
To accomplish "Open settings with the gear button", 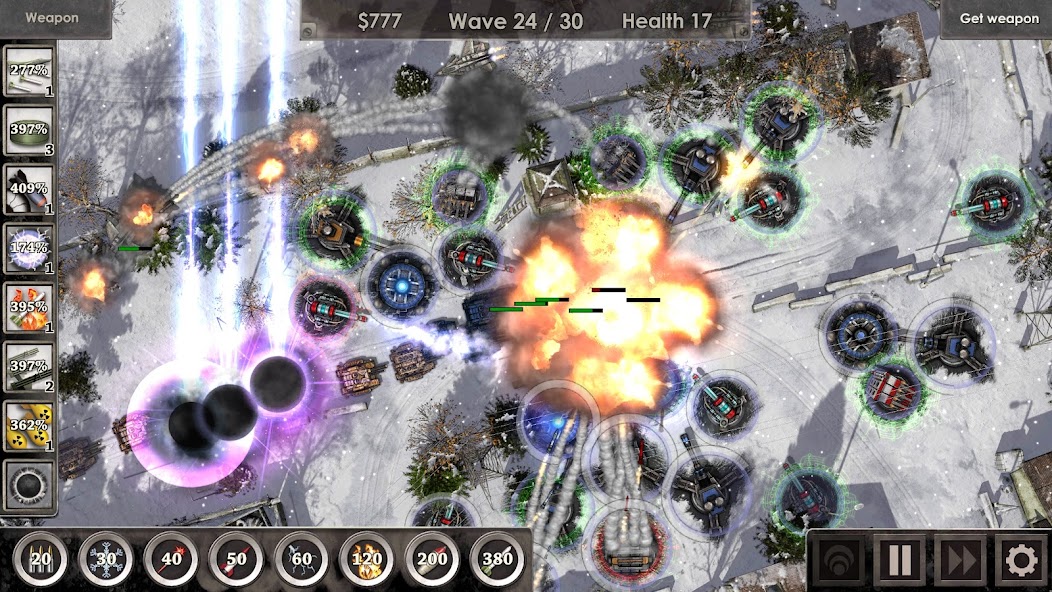I will tap(1020, 561).
